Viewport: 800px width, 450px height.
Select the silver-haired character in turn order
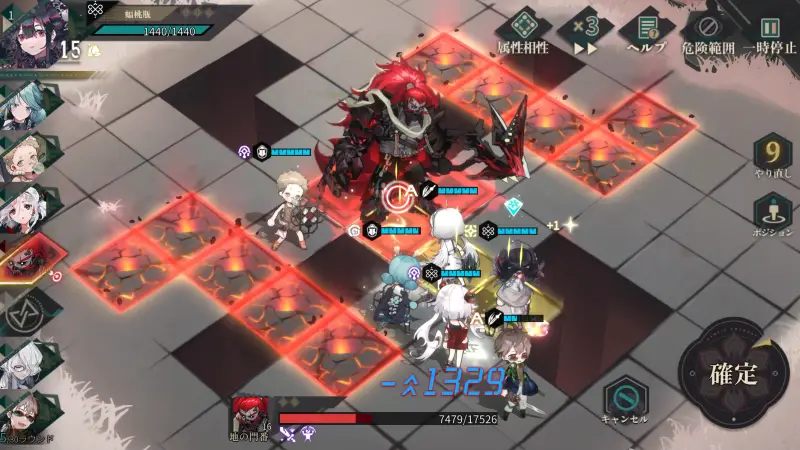point(24,364)
